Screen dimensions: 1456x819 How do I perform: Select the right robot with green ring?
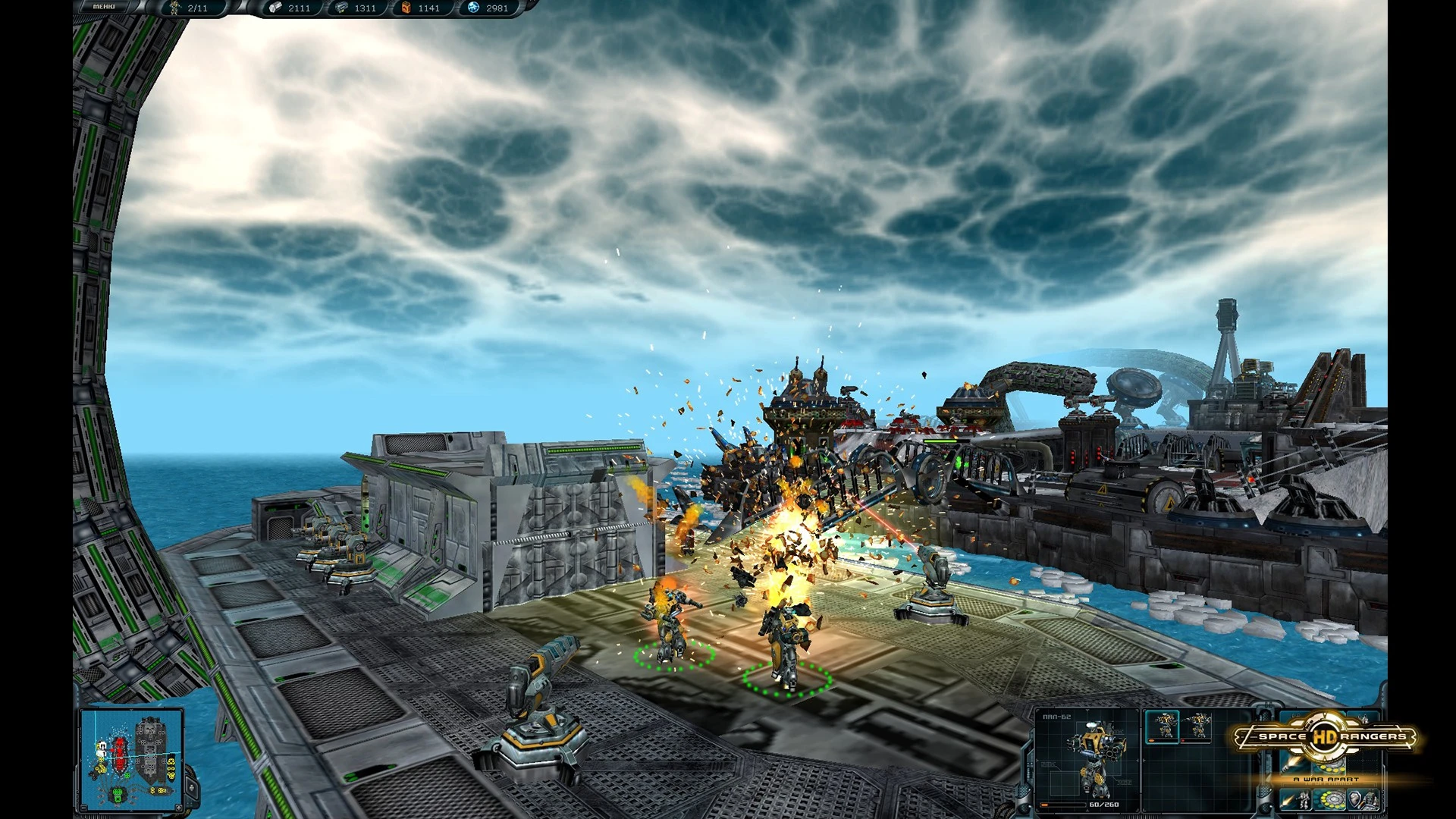[x=784, y=645]
